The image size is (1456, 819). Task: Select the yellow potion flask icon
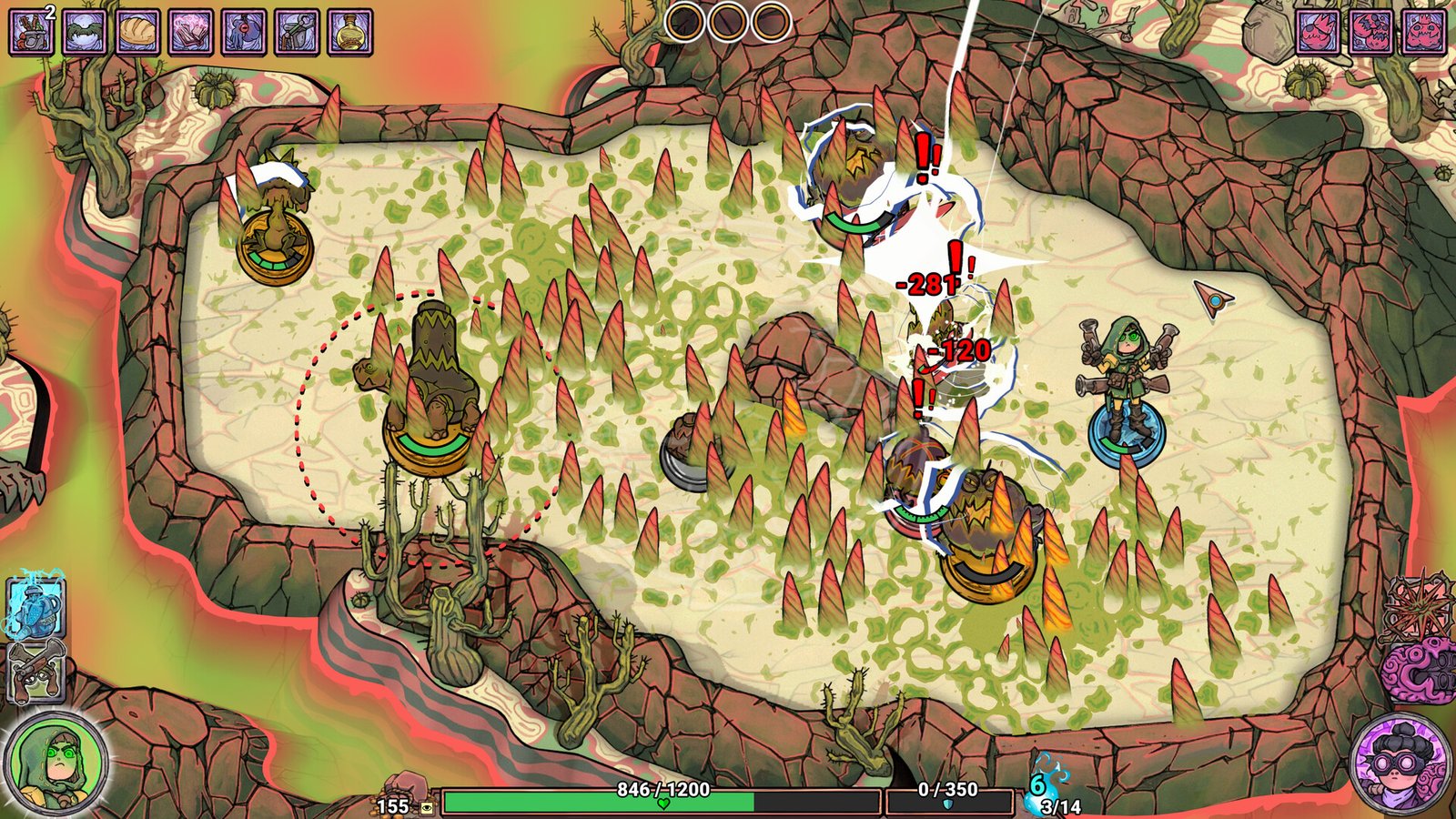point(349,32)
